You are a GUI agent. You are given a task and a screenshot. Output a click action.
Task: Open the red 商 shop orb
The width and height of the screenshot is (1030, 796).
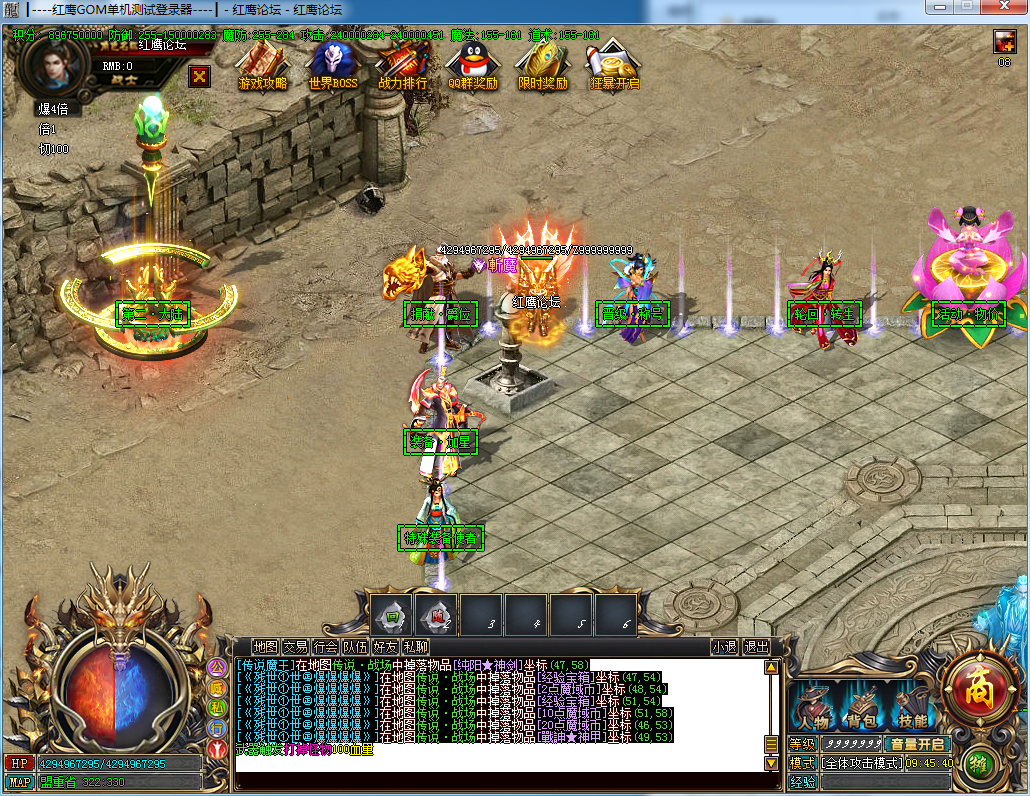click(x=971, y=689)
